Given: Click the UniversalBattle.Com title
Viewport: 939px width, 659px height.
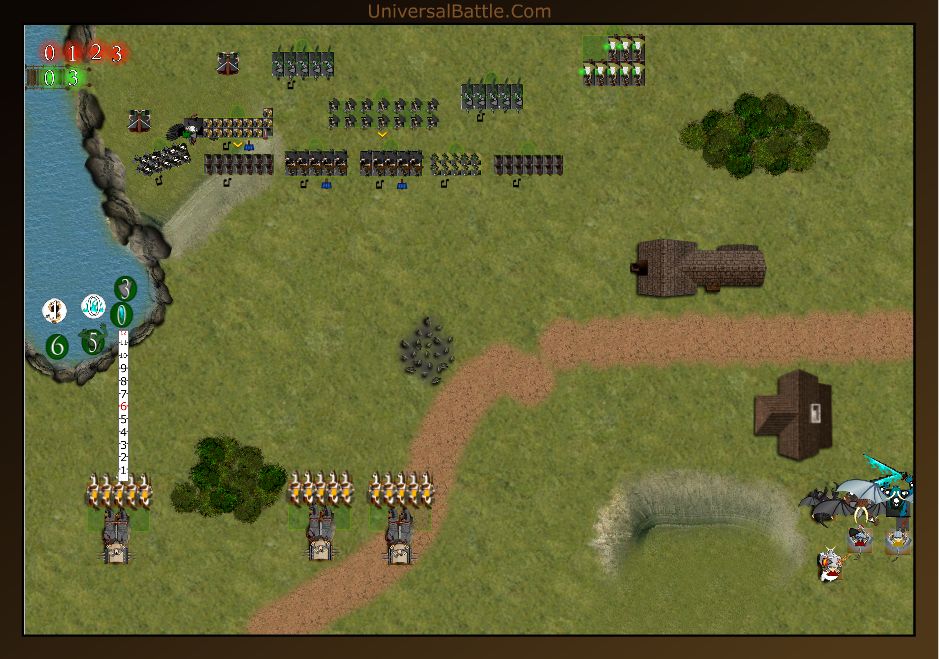Looking at the screenshot, I should coord(459,12).
